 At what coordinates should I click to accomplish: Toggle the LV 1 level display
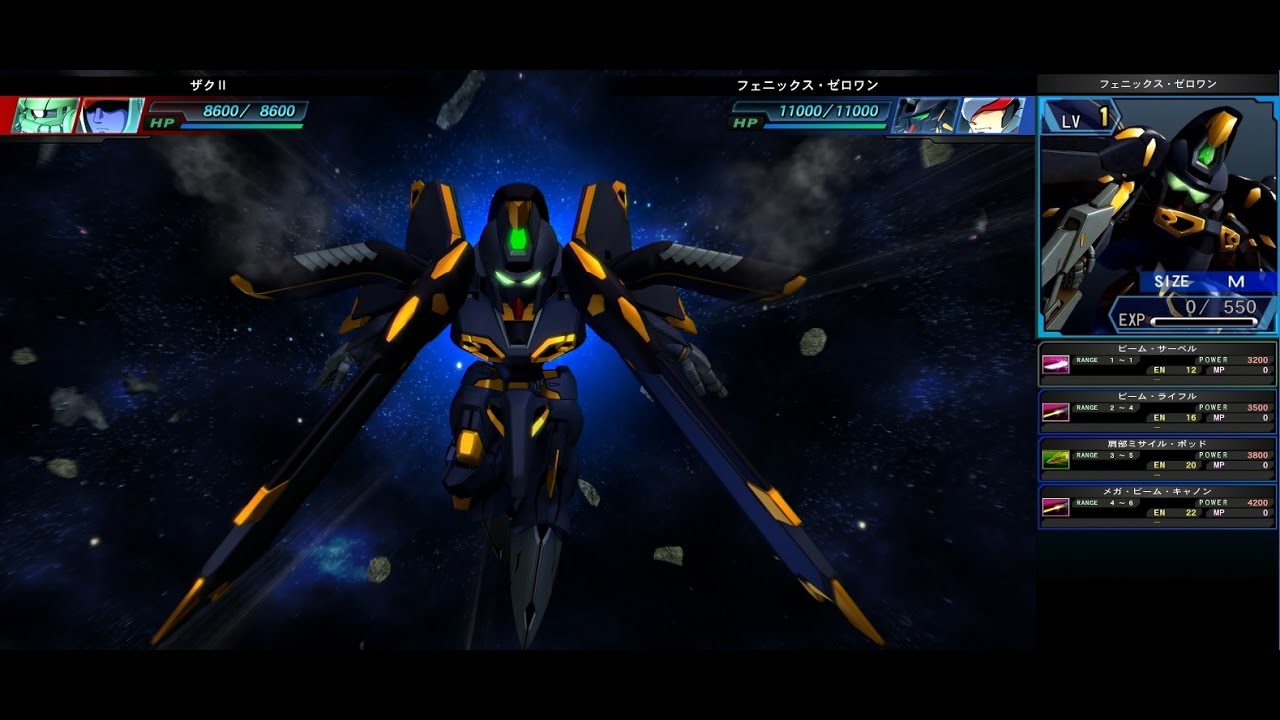[1083, 119]
